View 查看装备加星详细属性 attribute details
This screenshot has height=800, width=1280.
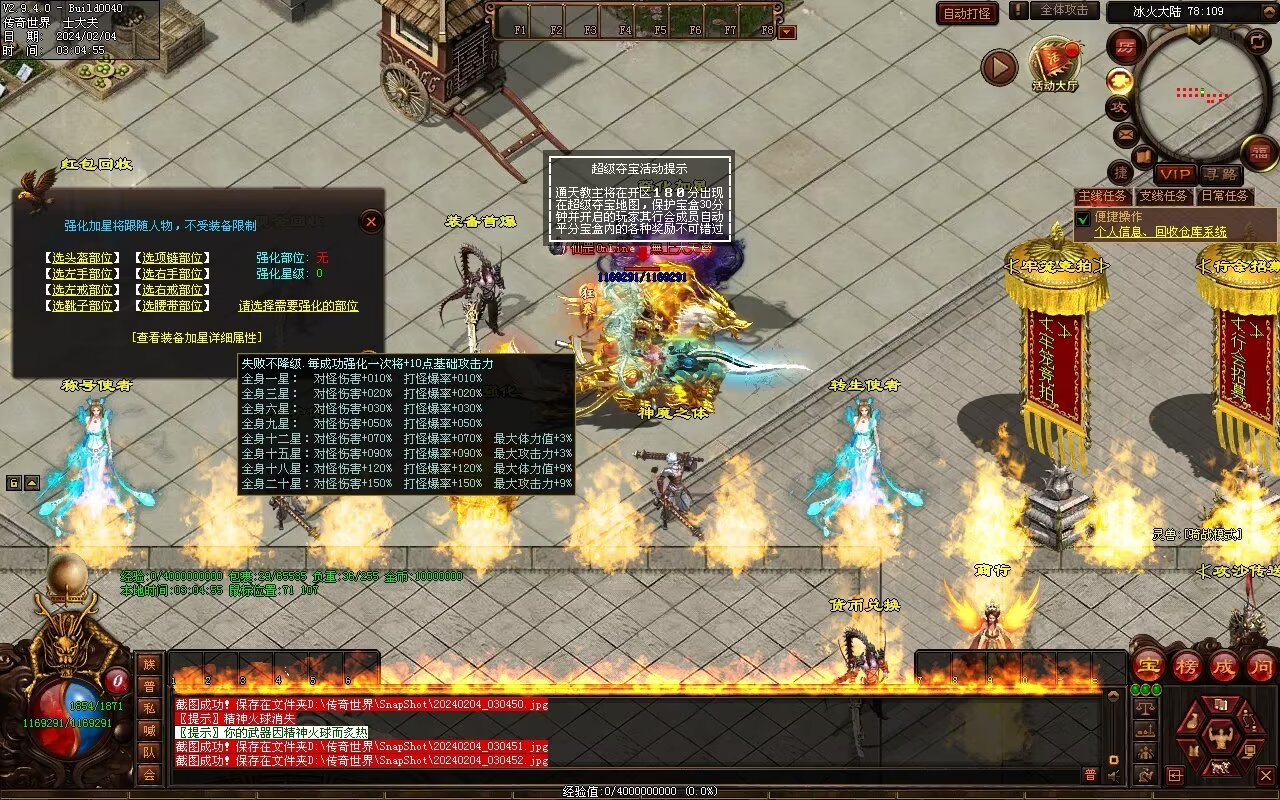tap(197, 338)
